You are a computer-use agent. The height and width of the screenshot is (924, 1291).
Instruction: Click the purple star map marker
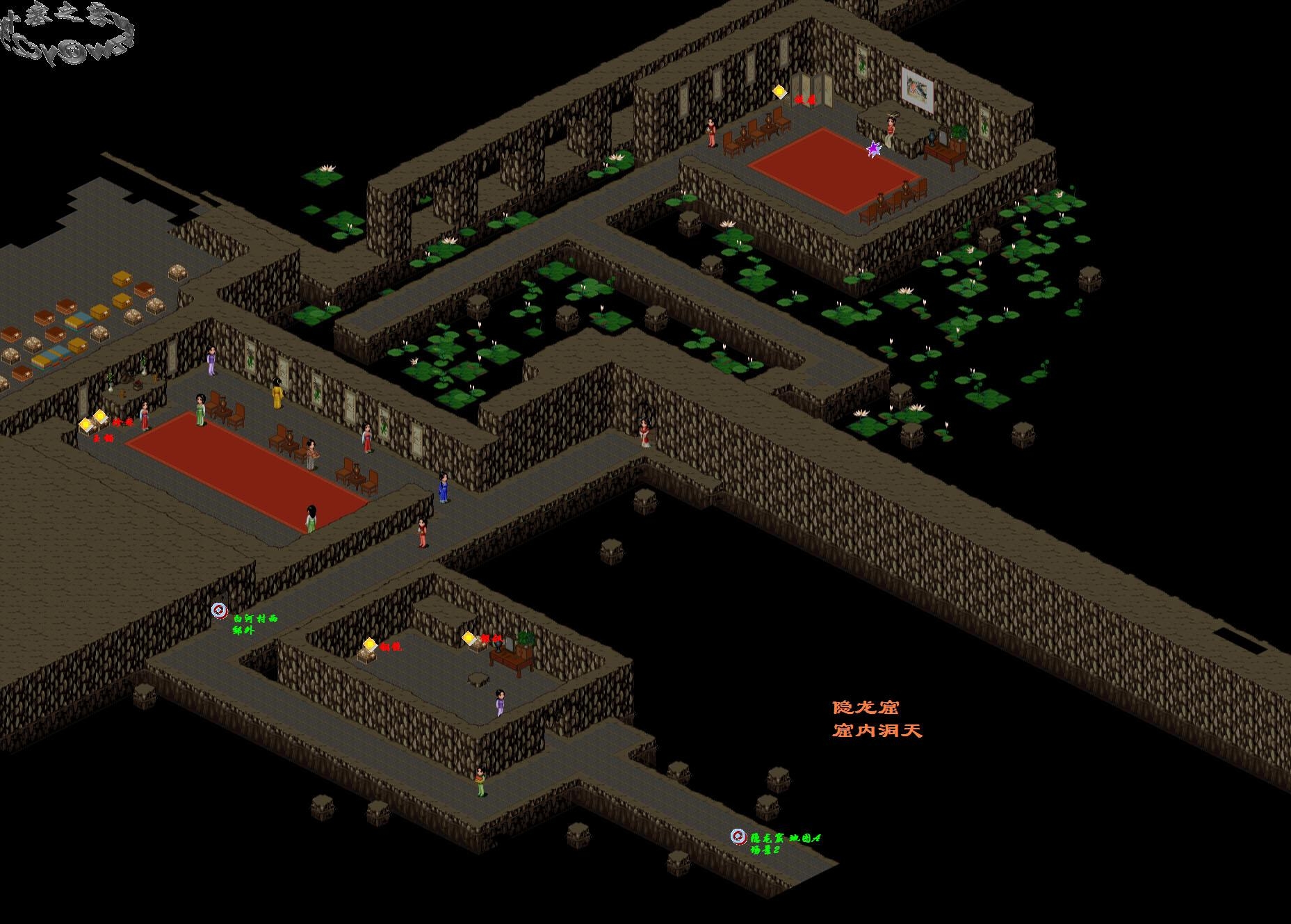coord(873,149)
